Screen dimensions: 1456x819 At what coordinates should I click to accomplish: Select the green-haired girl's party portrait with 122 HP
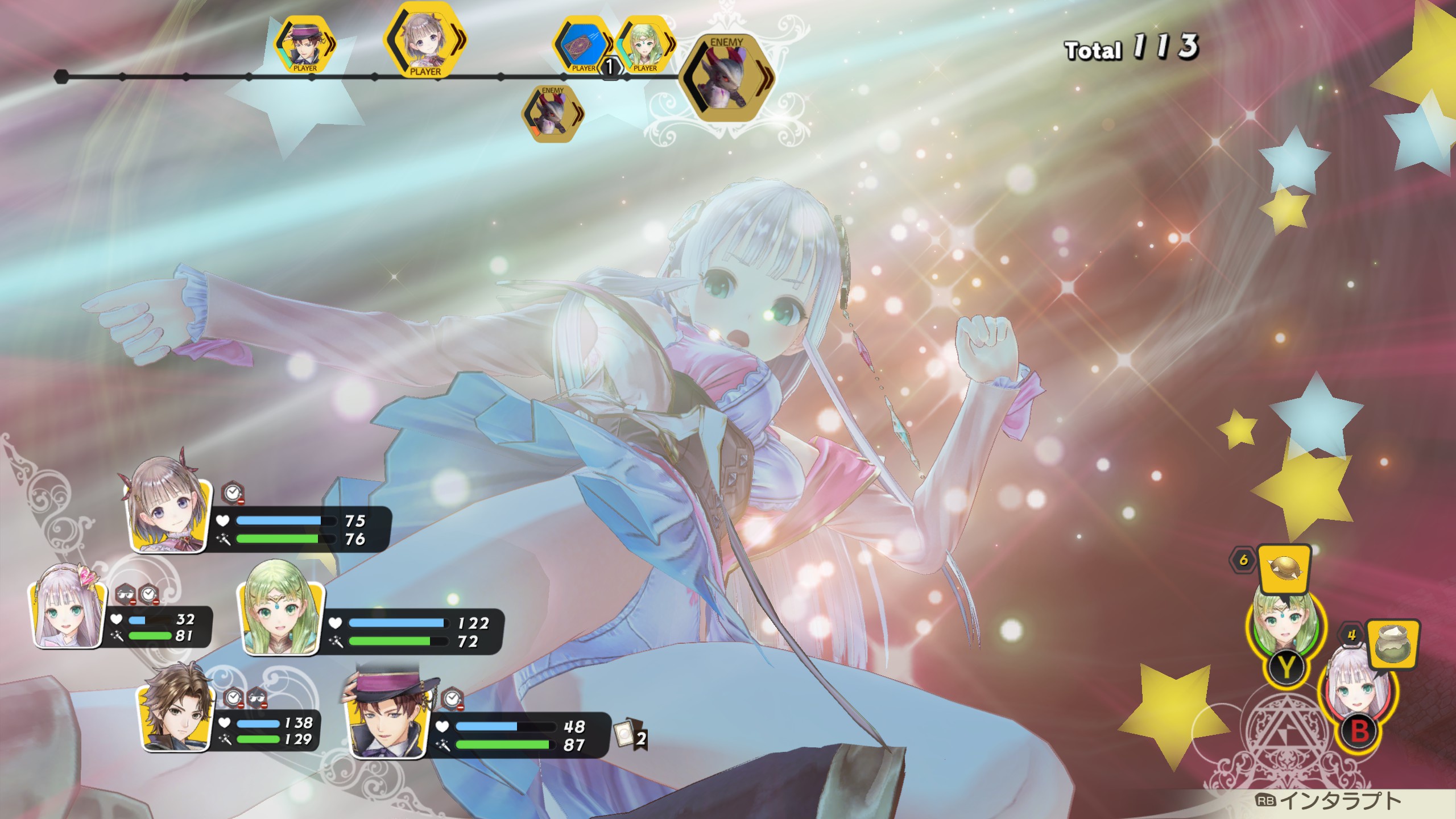click(x=279, y=624)
